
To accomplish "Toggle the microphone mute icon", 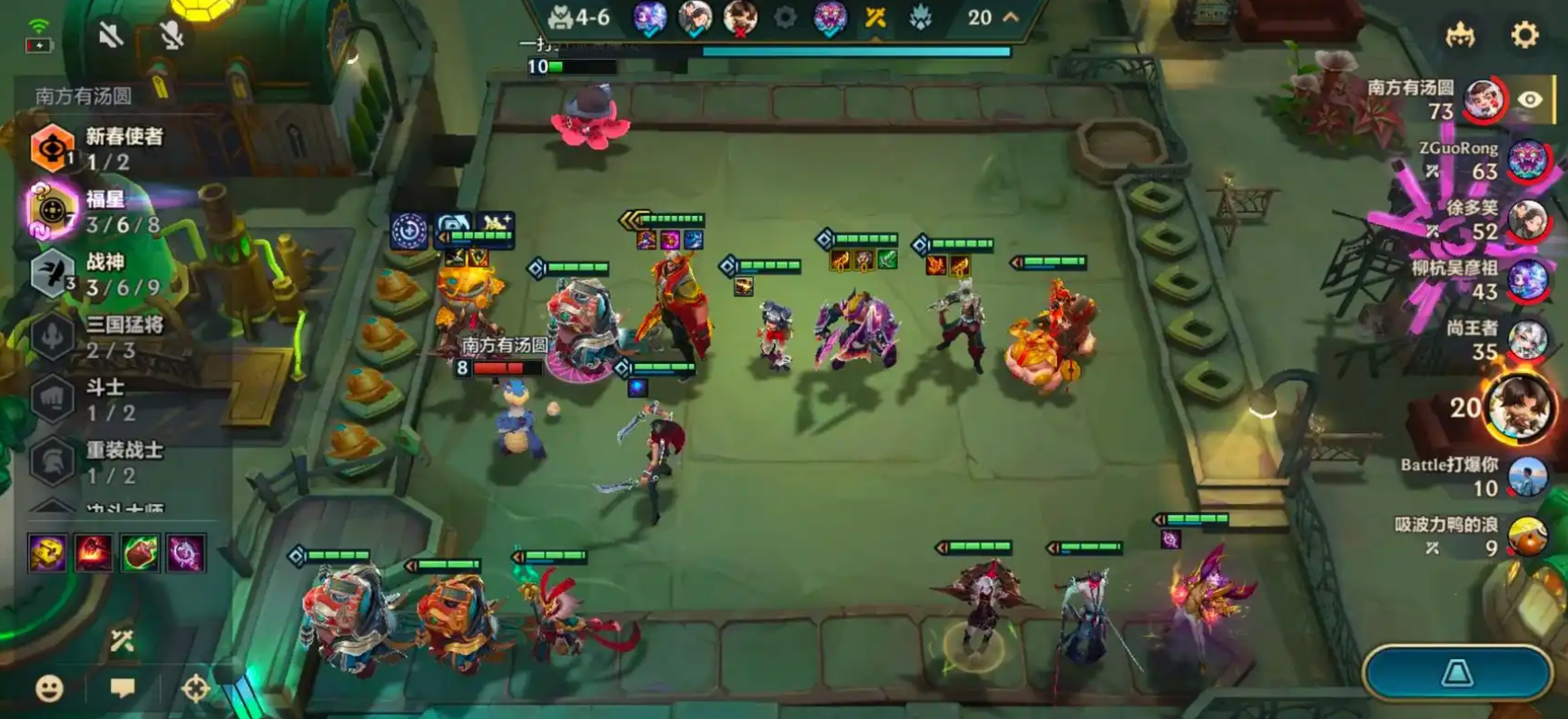I will click(x=172, y=35).
